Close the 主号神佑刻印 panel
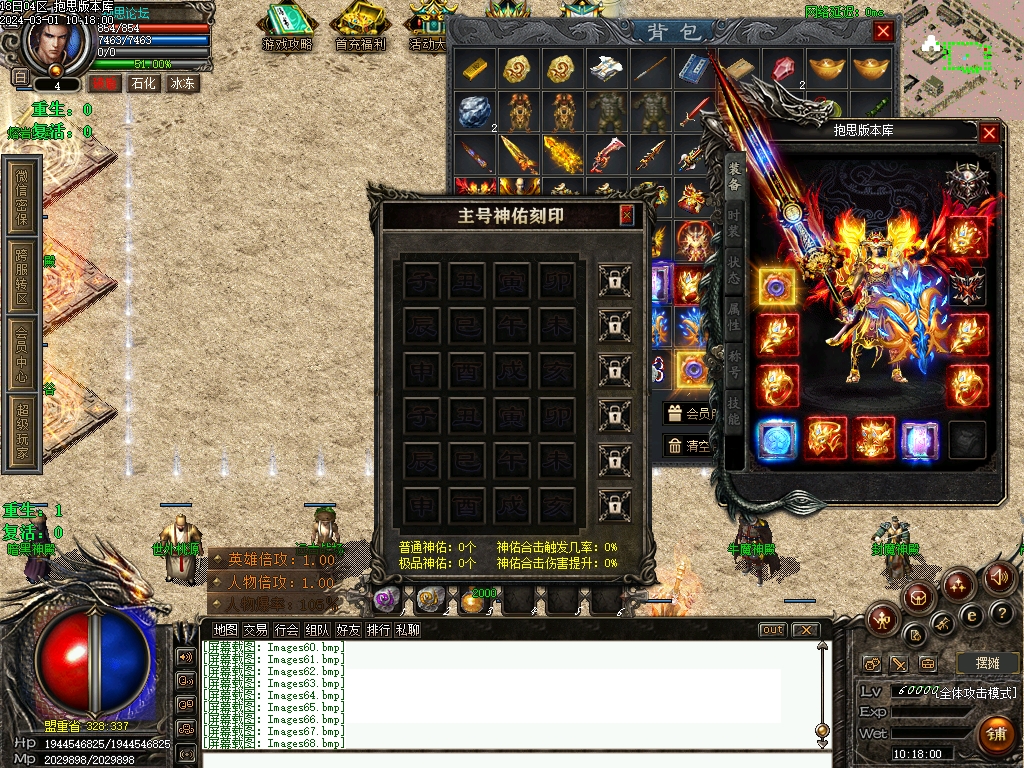1024x768 pixels. pyautogui.click(x=627, y=215)
